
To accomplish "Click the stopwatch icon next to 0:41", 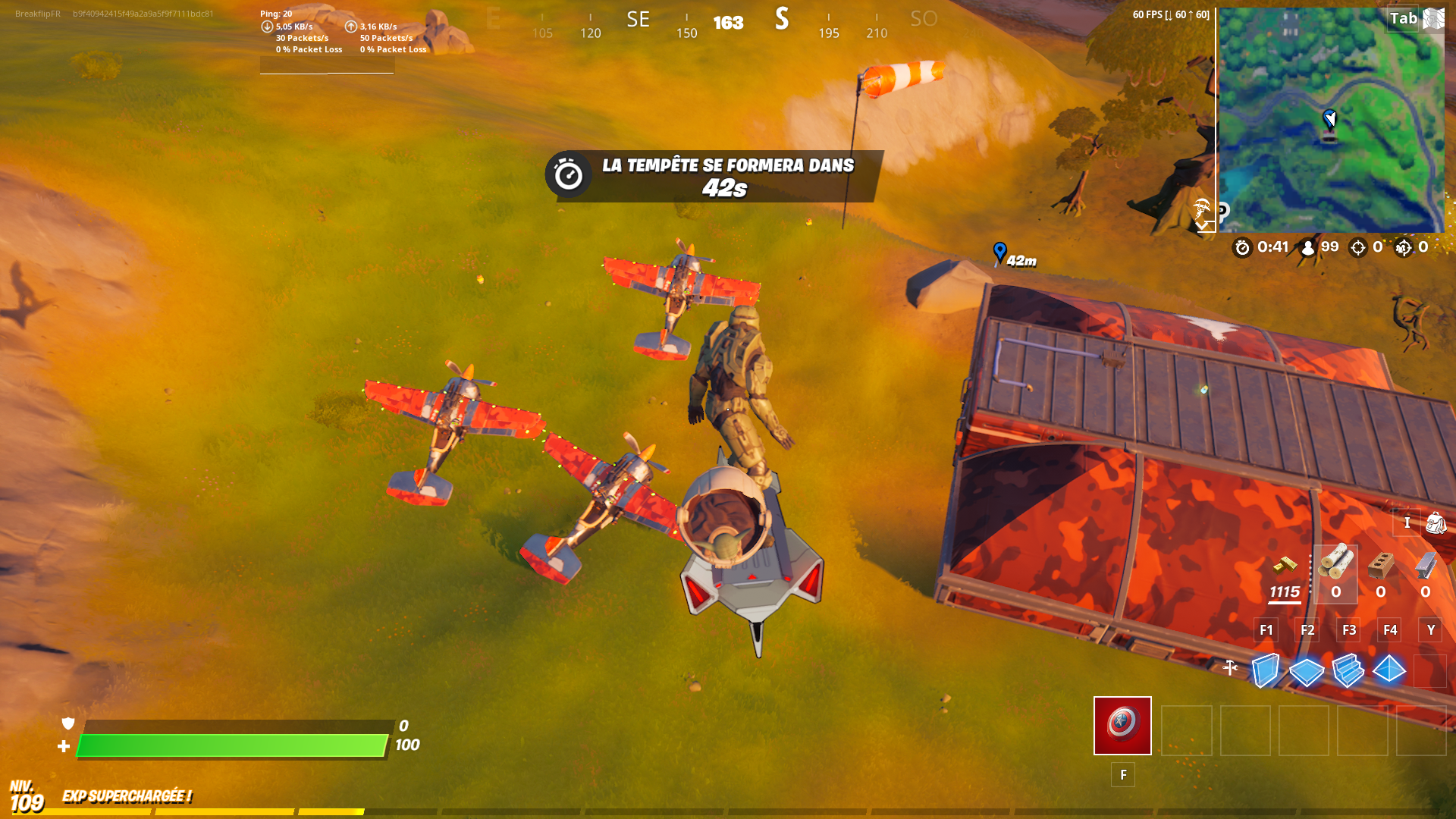I will 1241,246.
